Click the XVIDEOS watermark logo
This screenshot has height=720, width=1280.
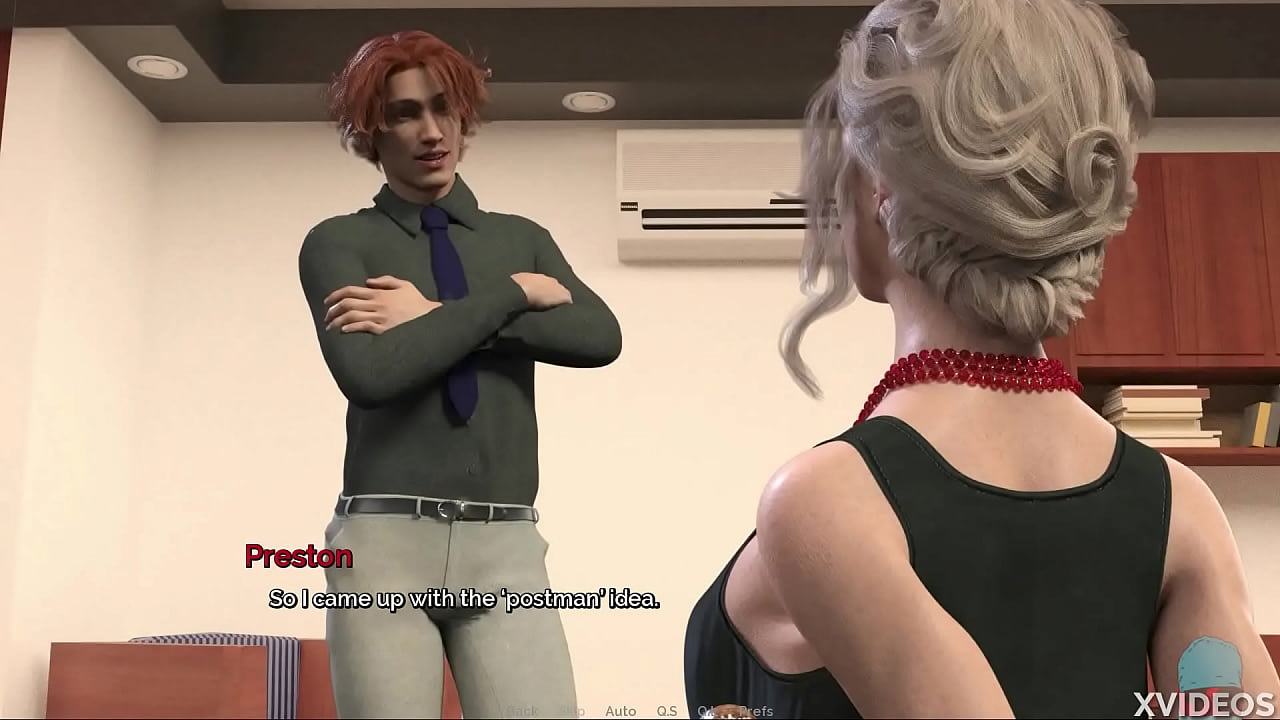[1200, 703]
